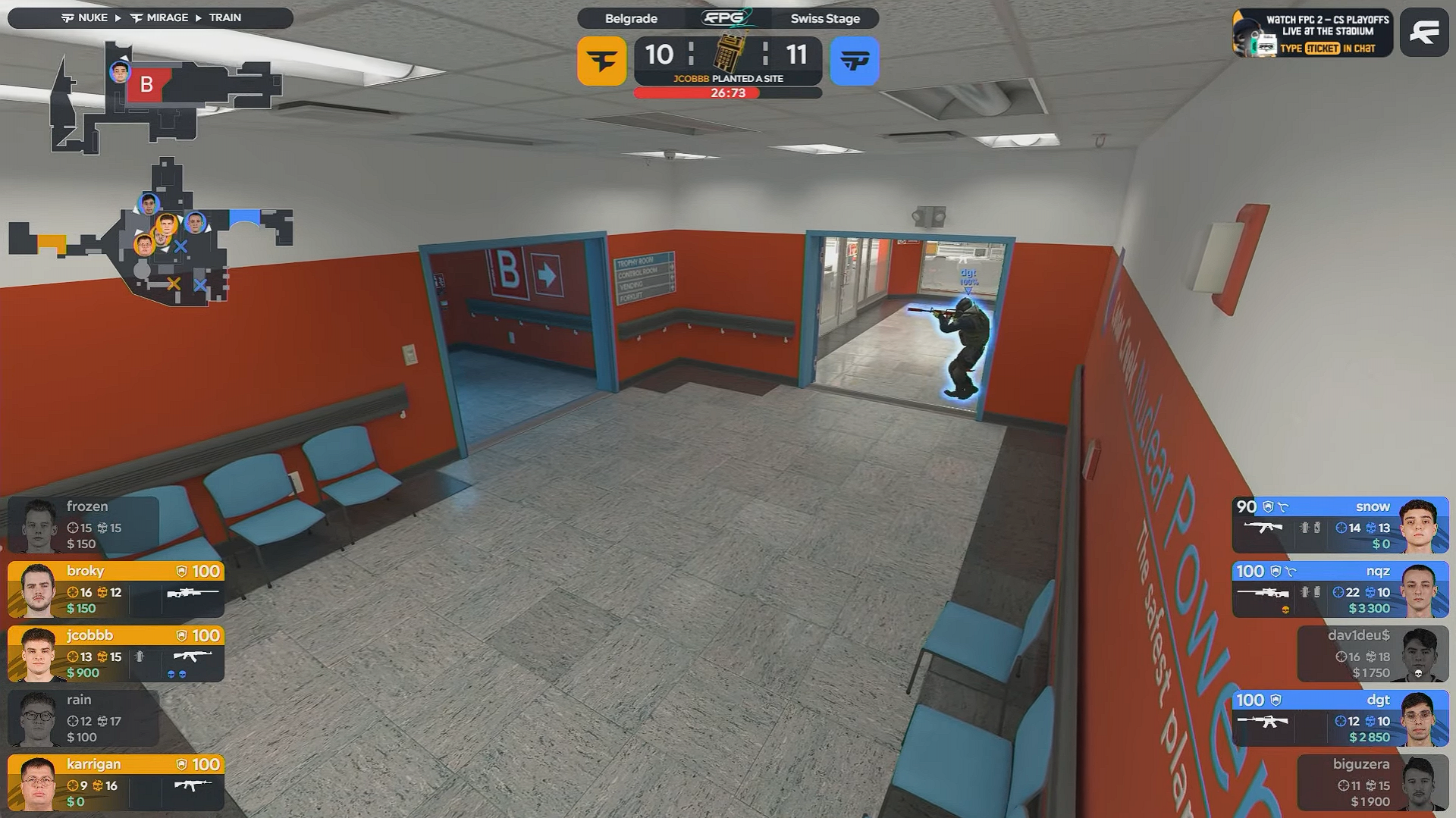Select nqz's armor shield icon

pyautogui.click(x=1276, y=571)
